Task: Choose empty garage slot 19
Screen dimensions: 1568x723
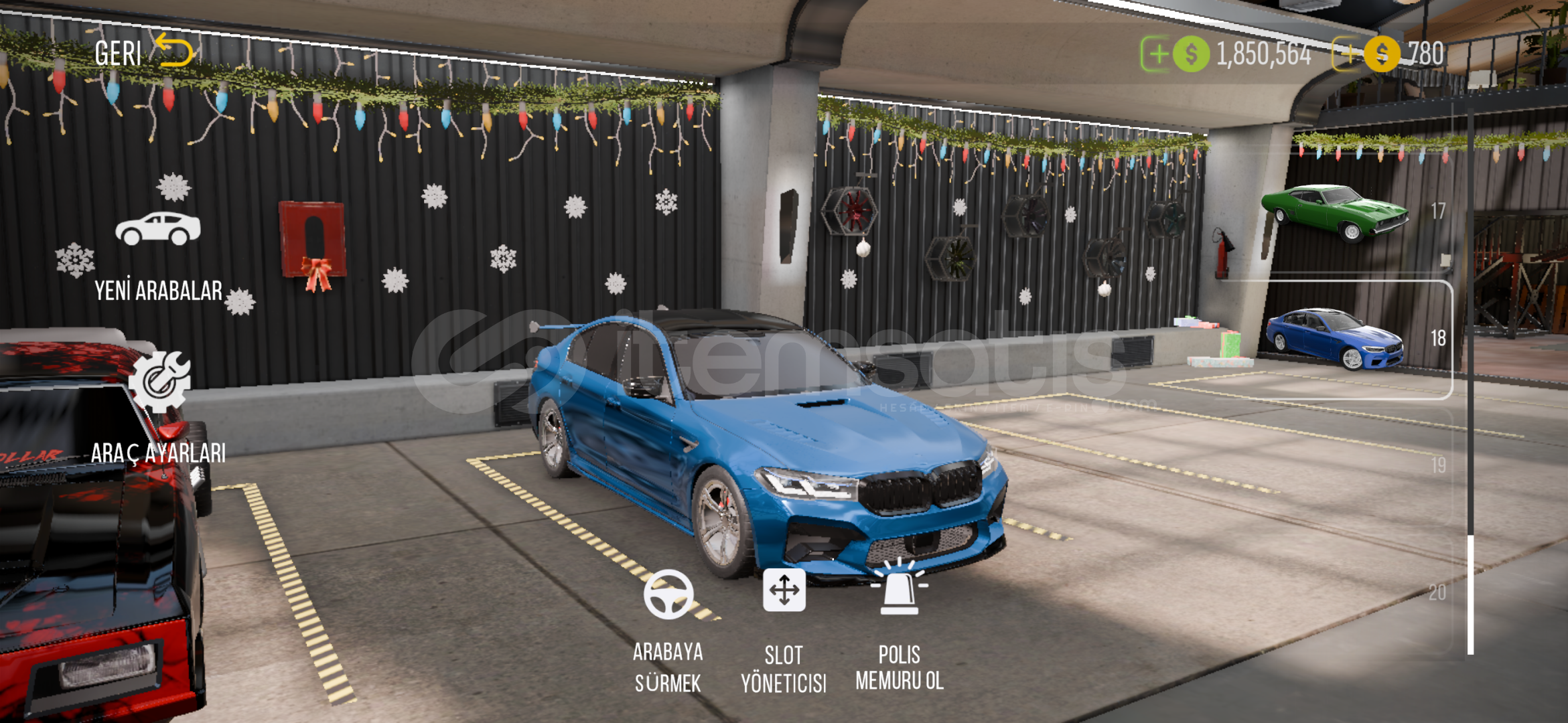Action: click(x=1360, y=465)
